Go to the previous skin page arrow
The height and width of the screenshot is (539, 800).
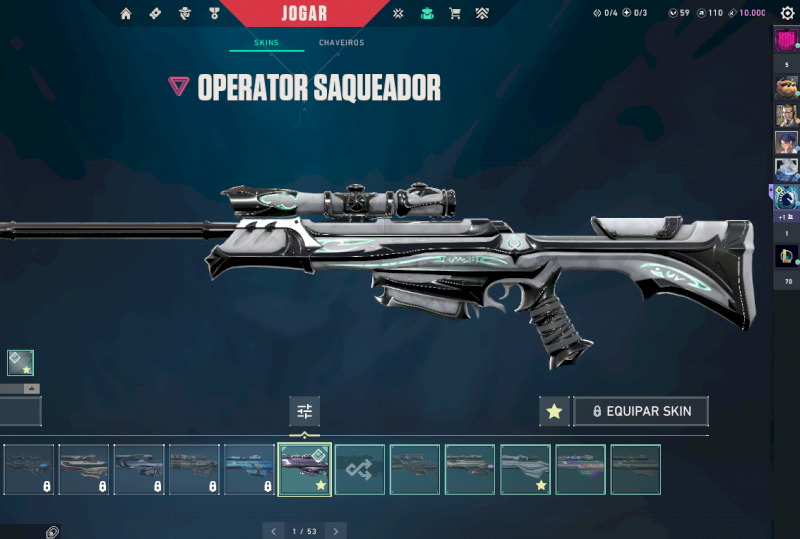(x=273, y=531)
